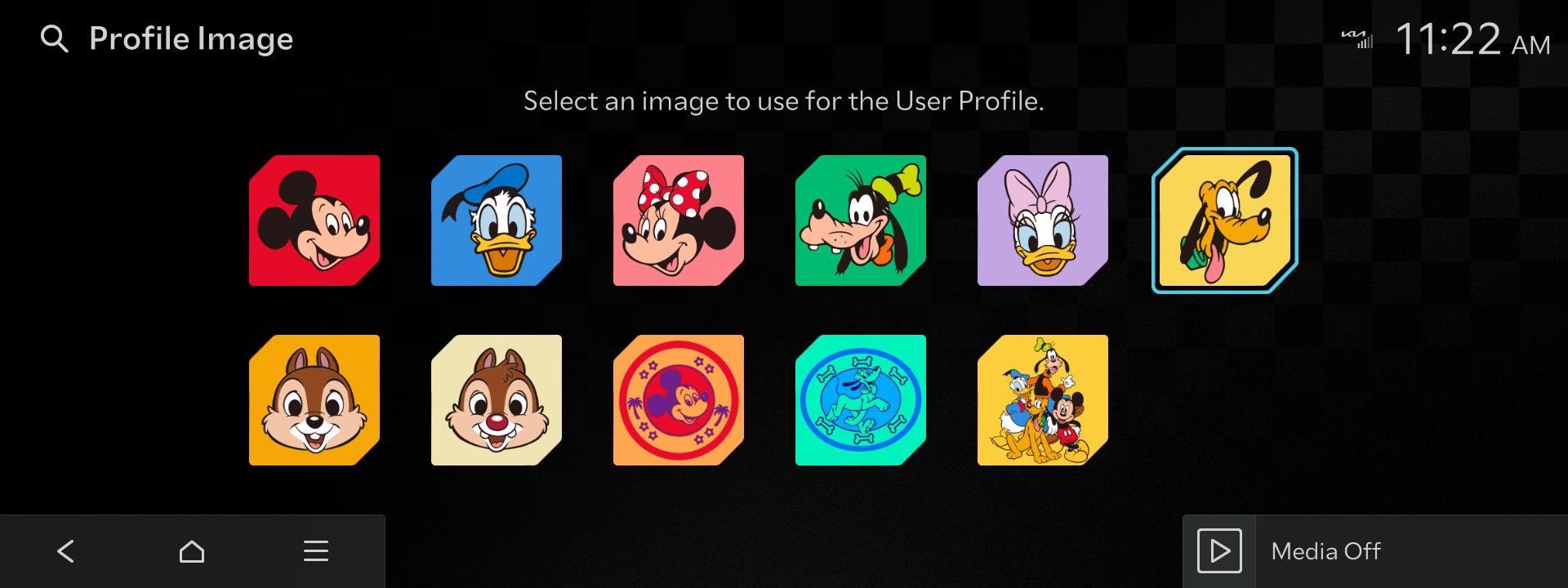
Task: Choose the Donald Duck profile image
Action: point(497,220)
